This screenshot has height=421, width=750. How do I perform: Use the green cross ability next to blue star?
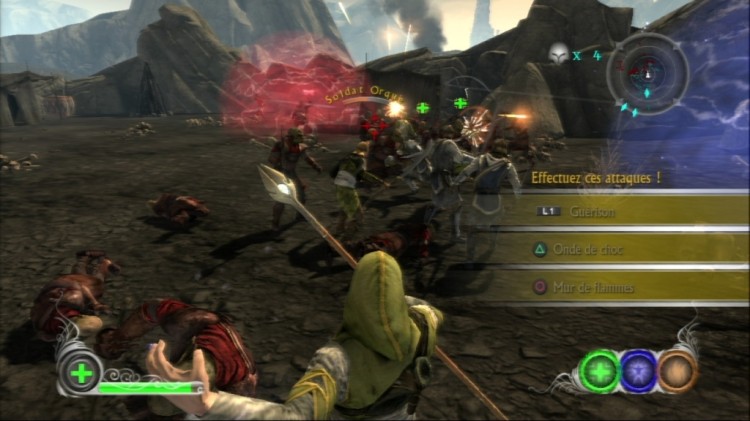tap(600, 370)
